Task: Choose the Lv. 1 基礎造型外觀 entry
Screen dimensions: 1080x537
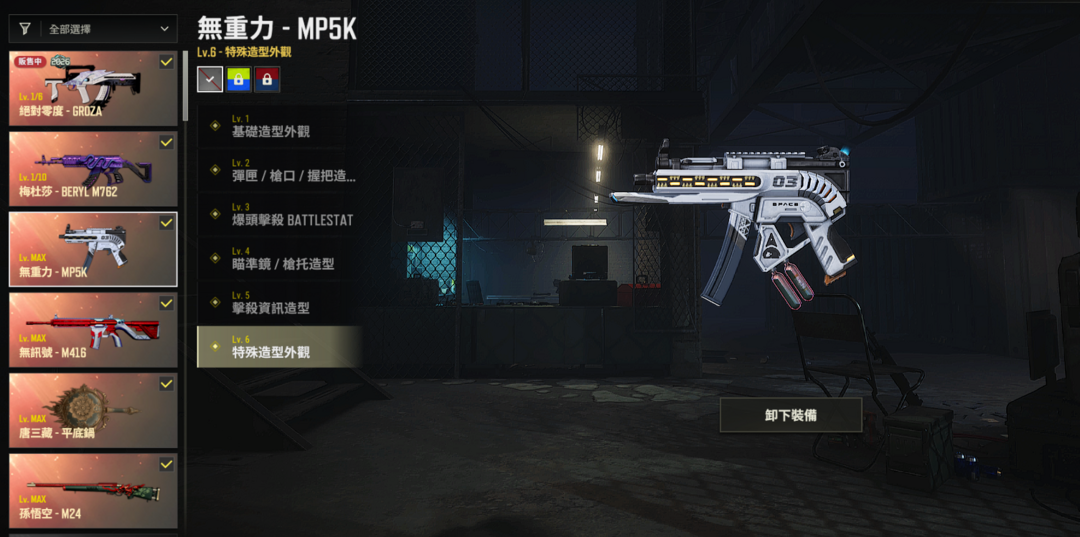Action: coord(279,126)
